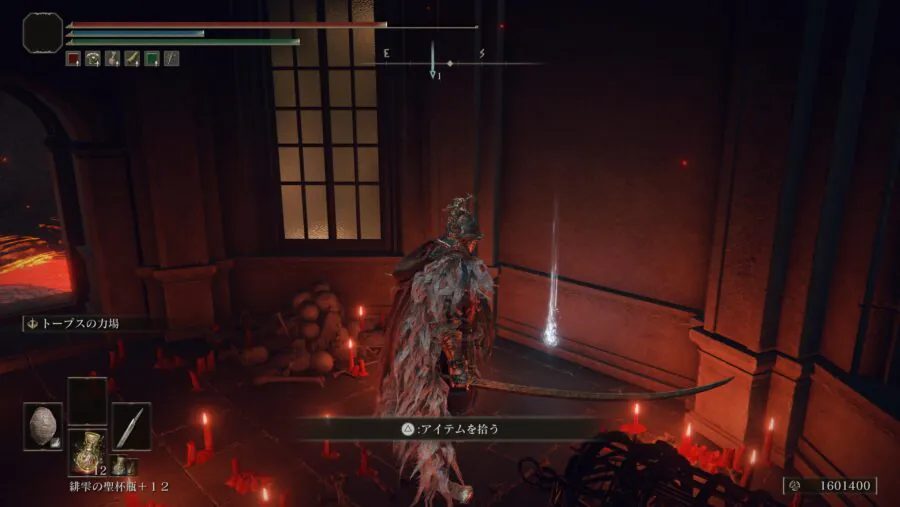
Task: Choose the アイテムを拾う pickup prompt
Action: 448,429
